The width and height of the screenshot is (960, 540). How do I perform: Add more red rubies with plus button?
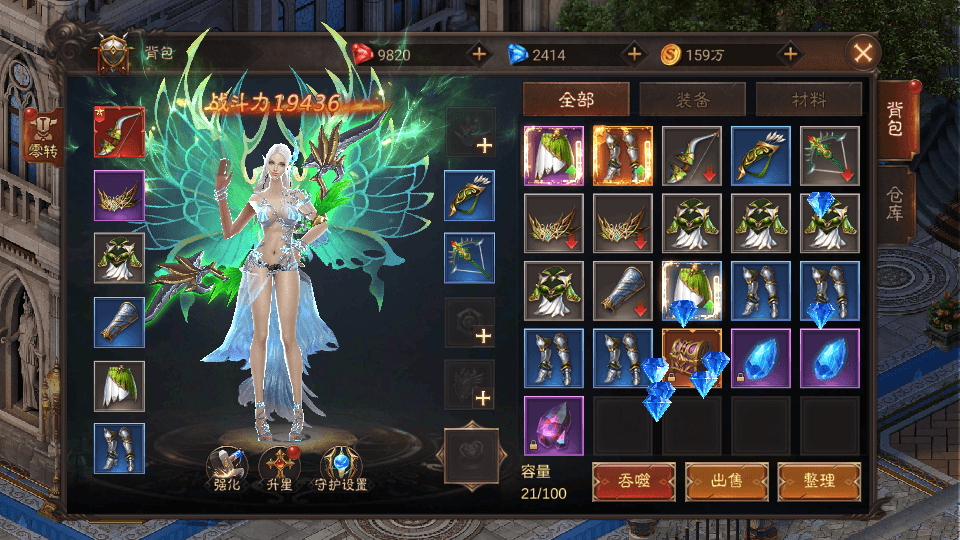(479, 54)
